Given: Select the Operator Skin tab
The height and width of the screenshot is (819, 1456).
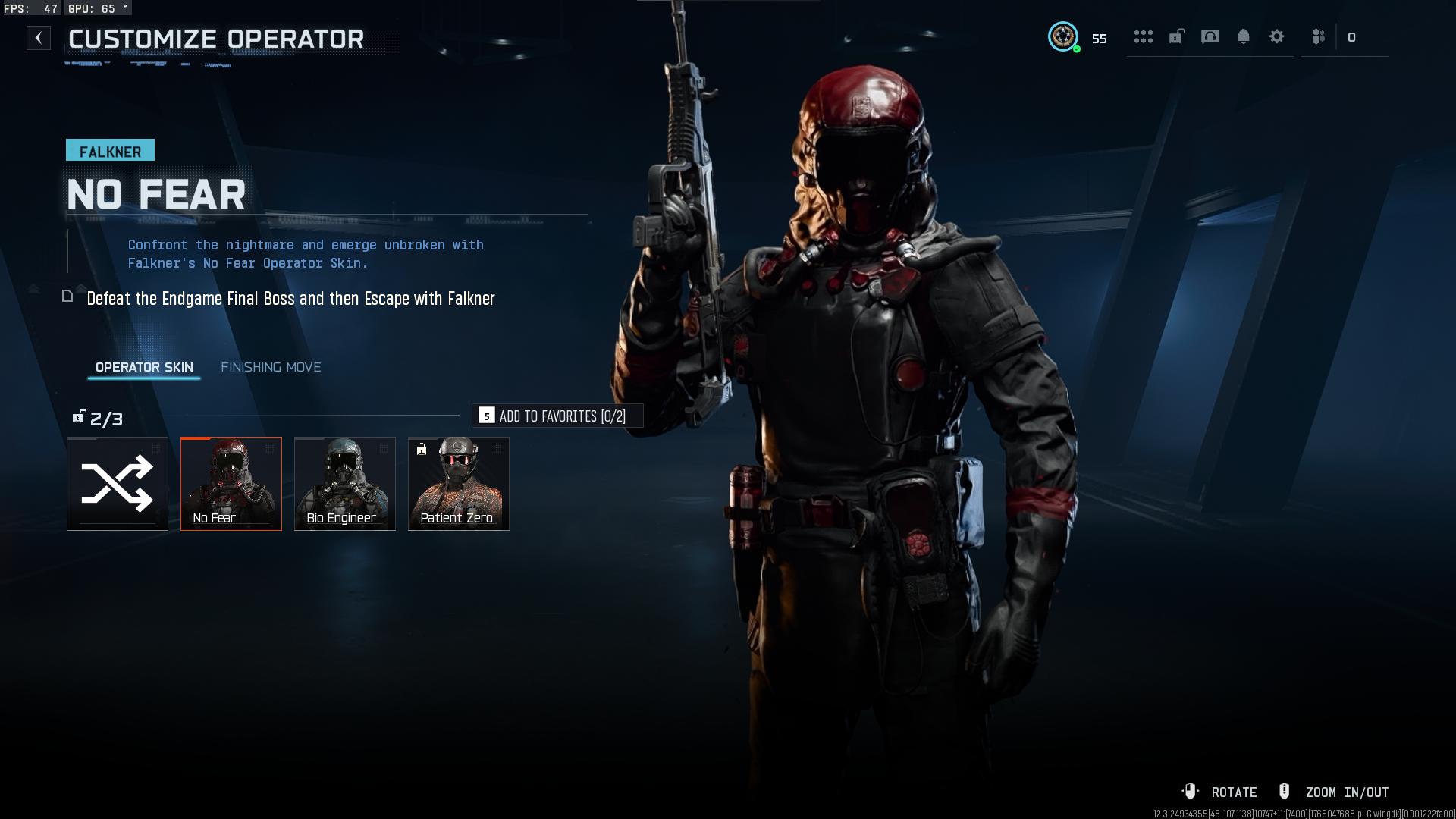Looking at the screenshot, I should (x=144, y=367).
